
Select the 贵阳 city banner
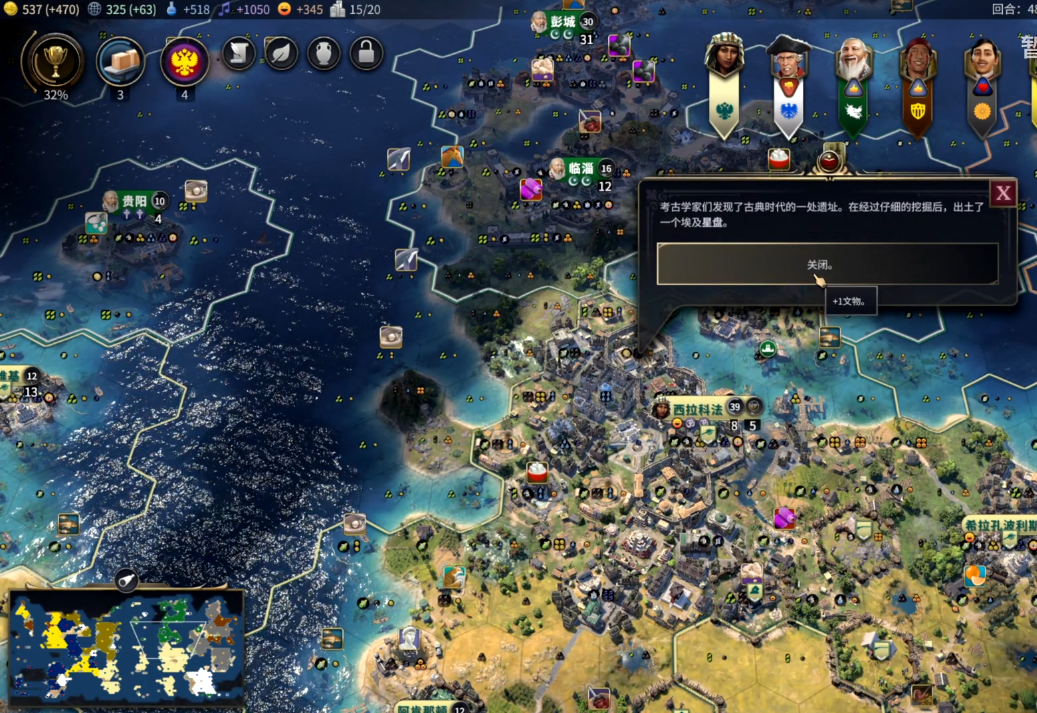pyautogui.click(x=133, y=201)
